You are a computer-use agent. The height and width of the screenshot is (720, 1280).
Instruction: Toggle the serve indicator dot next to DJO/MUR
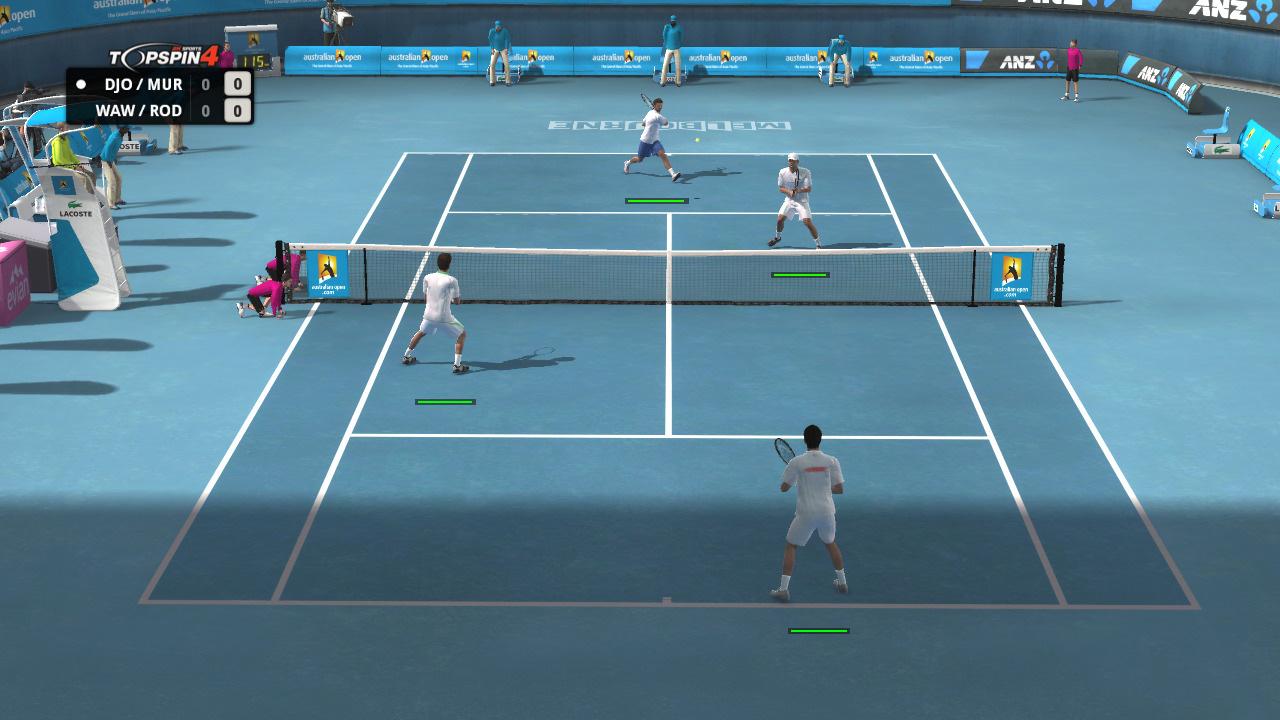[x=81, y=84]
